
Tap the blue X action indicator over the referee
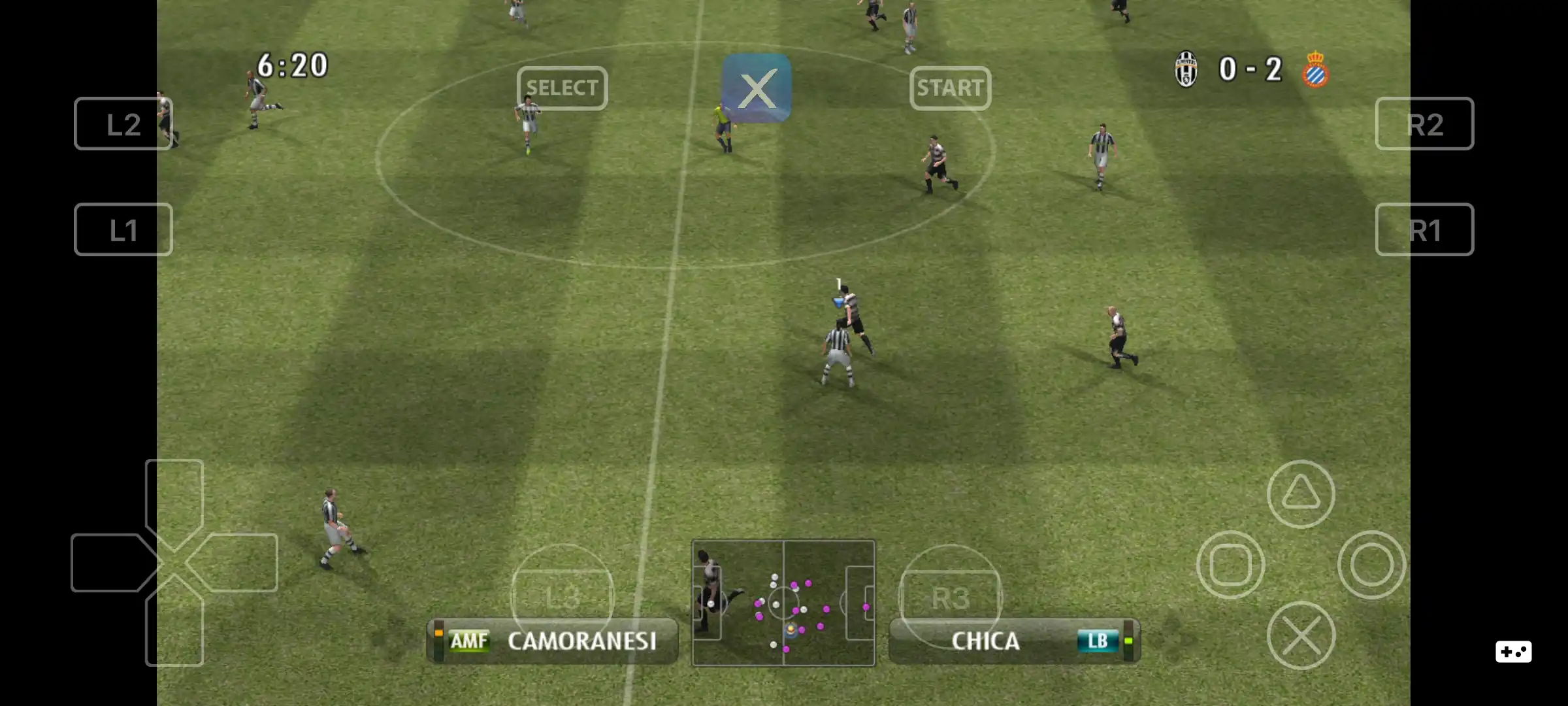[756, 90]
